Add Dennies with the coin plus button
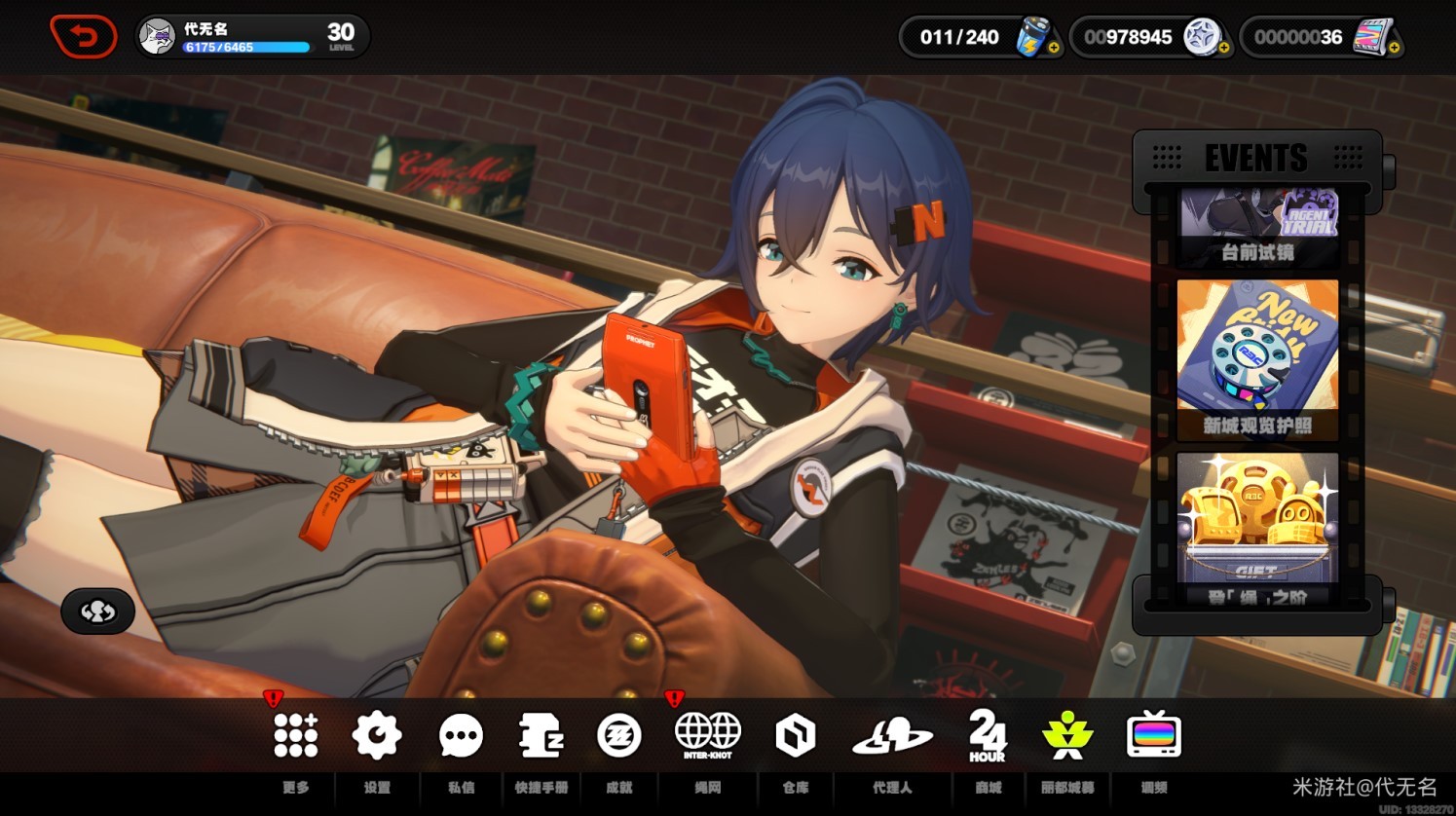The width and height of the screenshot is (1456, 816). (1223, 47)
